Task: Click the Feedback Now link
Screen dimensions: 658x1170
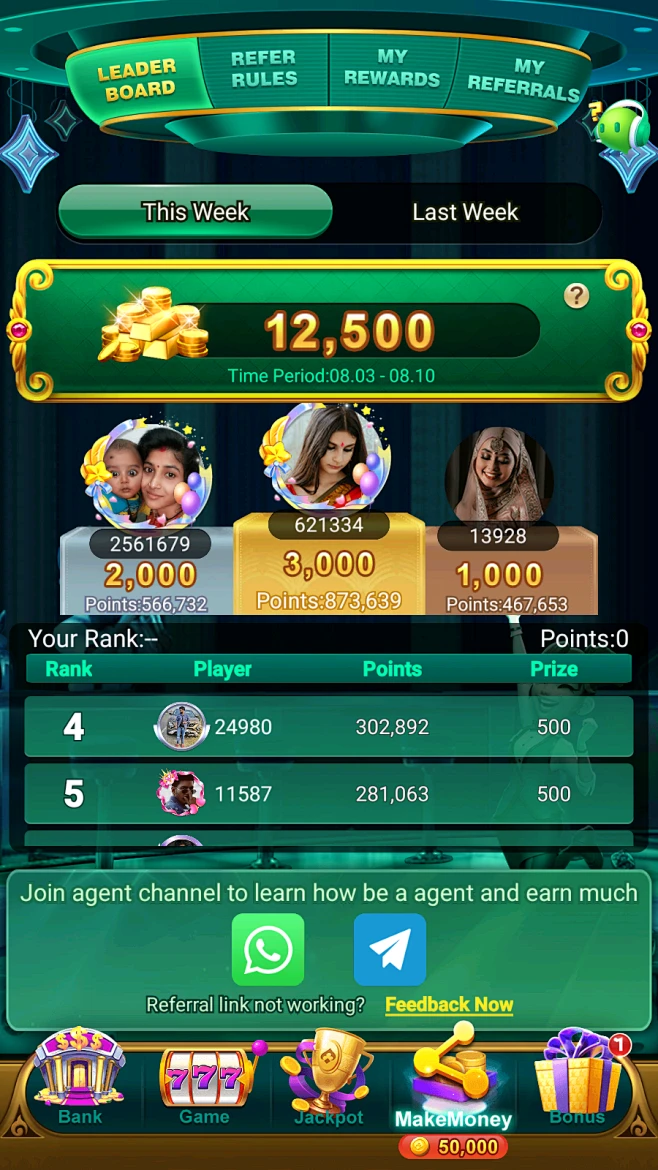Action: tap(449, 1005)
